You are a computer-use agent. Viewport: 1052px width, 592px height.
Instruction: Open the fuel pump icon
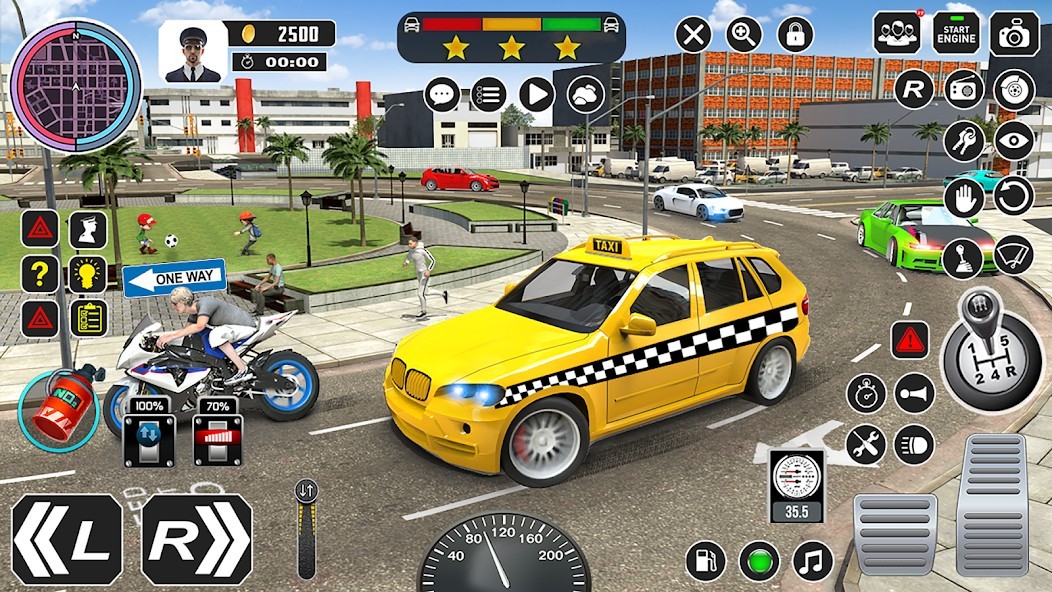[x=706, y=561]
